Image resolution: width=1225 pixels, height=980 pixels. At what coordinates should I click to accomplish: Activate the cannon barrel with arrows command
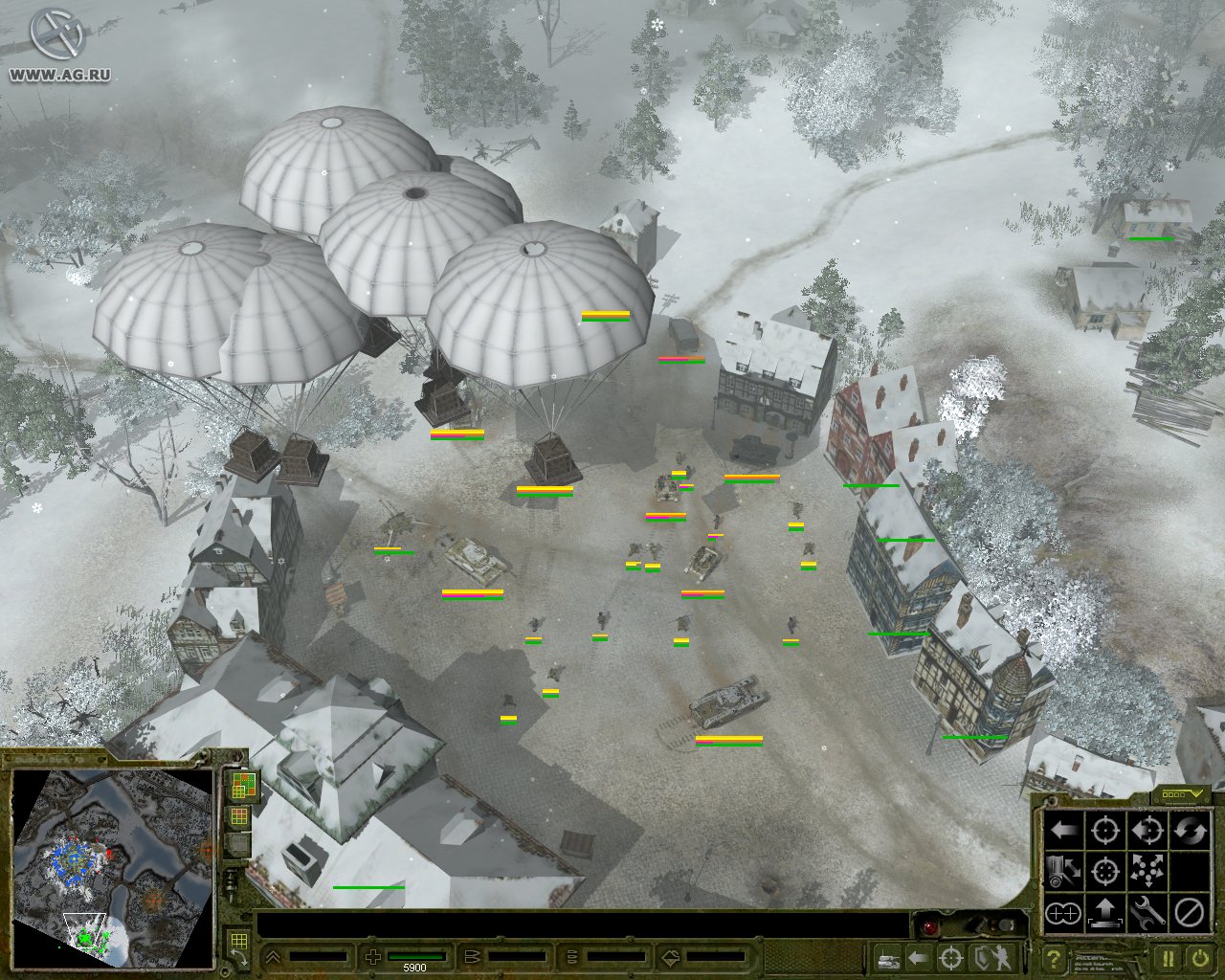[x=1062, y=872]
